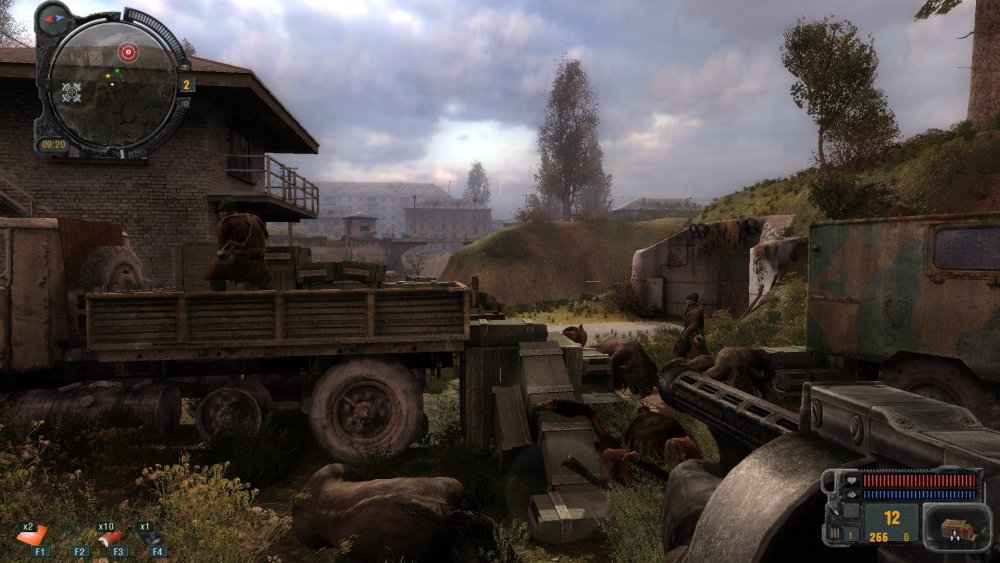
Task: Click the circular minimap
Action: tap(113, 82)
